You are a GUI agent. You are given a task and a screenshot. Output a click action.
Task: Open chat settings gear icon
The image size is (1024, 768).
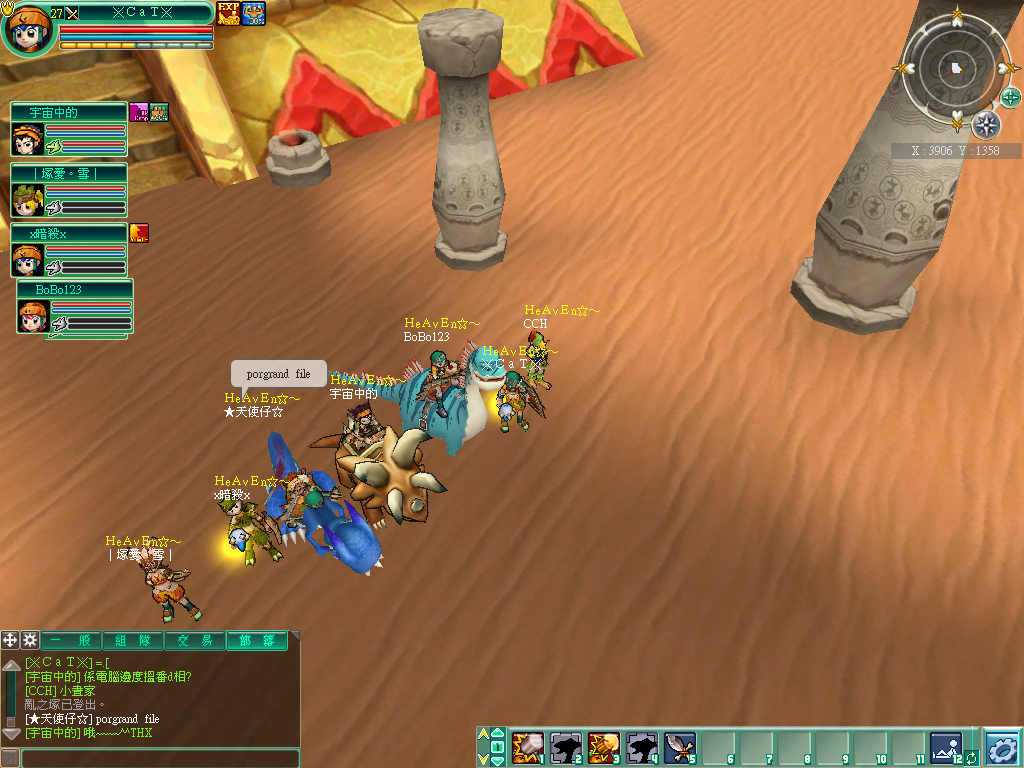tap(30, 640)
